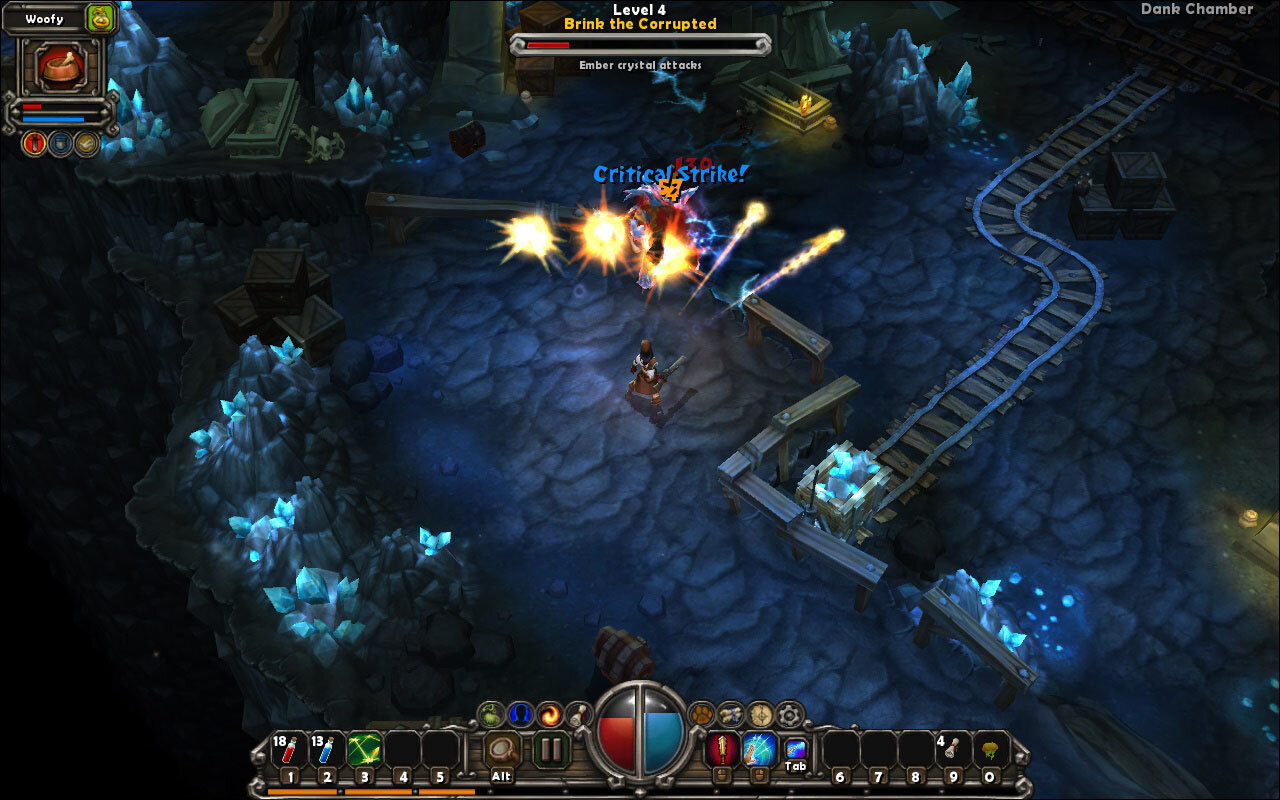Select the blue lightning right-mouse skill
This screenshot has height=800, width=1280.
coord(759,749)
